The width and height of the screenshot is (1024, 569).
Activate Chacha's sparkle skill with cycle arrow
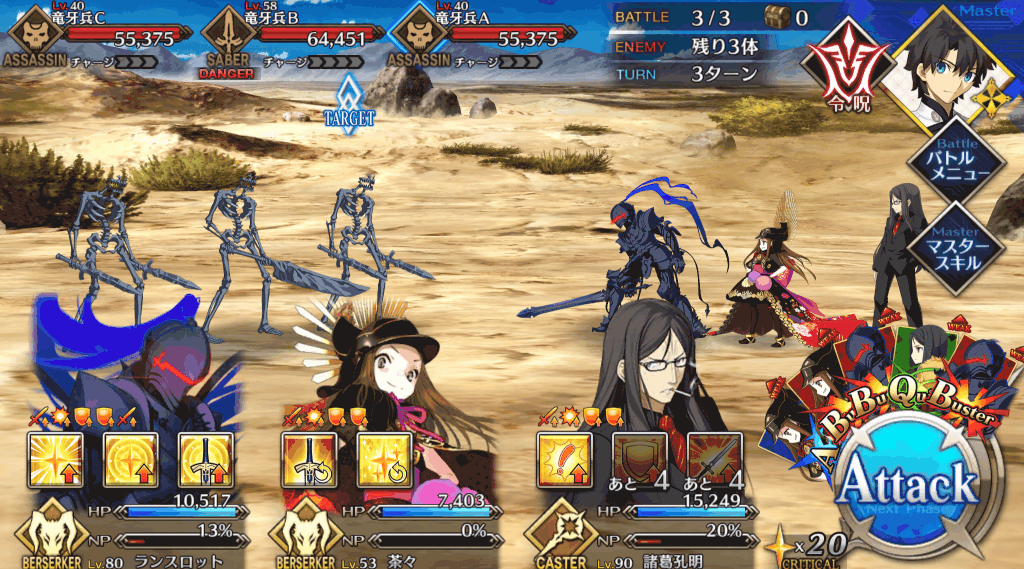(384, 459)
